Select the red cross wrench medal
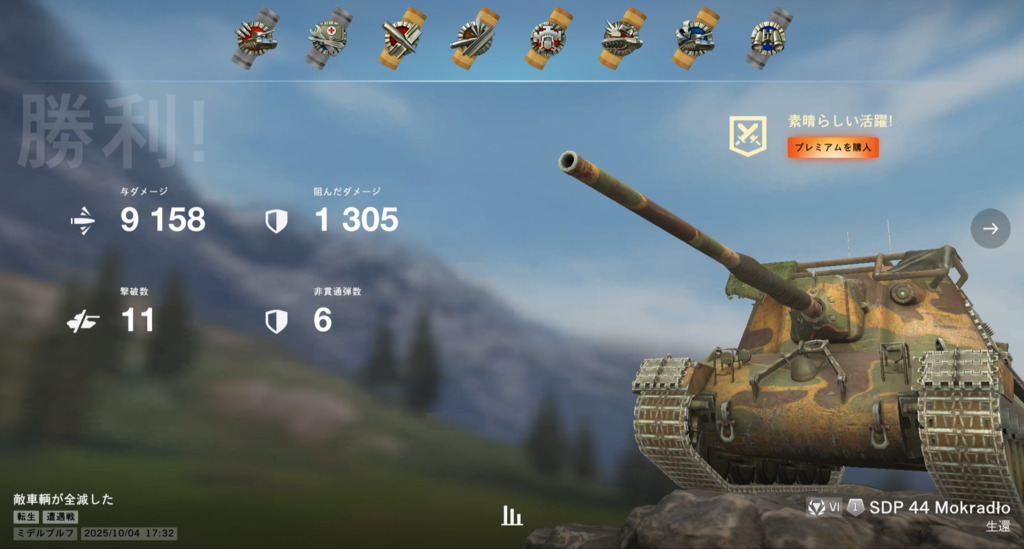Image resolution: width=1024 pixels, height=549 pixels. pos(327,39)
